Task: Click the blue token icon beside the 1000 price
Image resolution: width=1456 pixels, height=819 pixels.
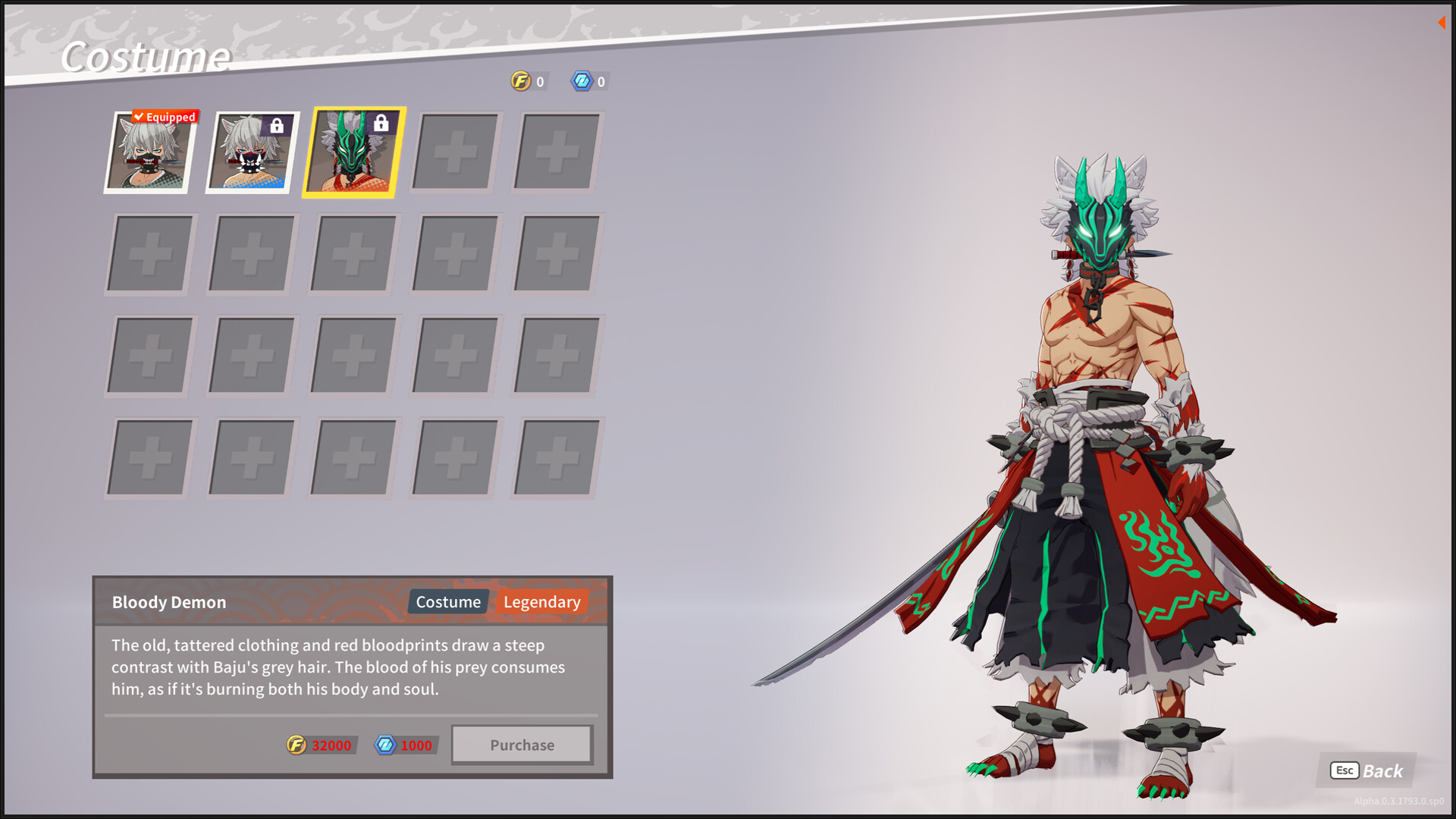Action: tap(385, 744)
